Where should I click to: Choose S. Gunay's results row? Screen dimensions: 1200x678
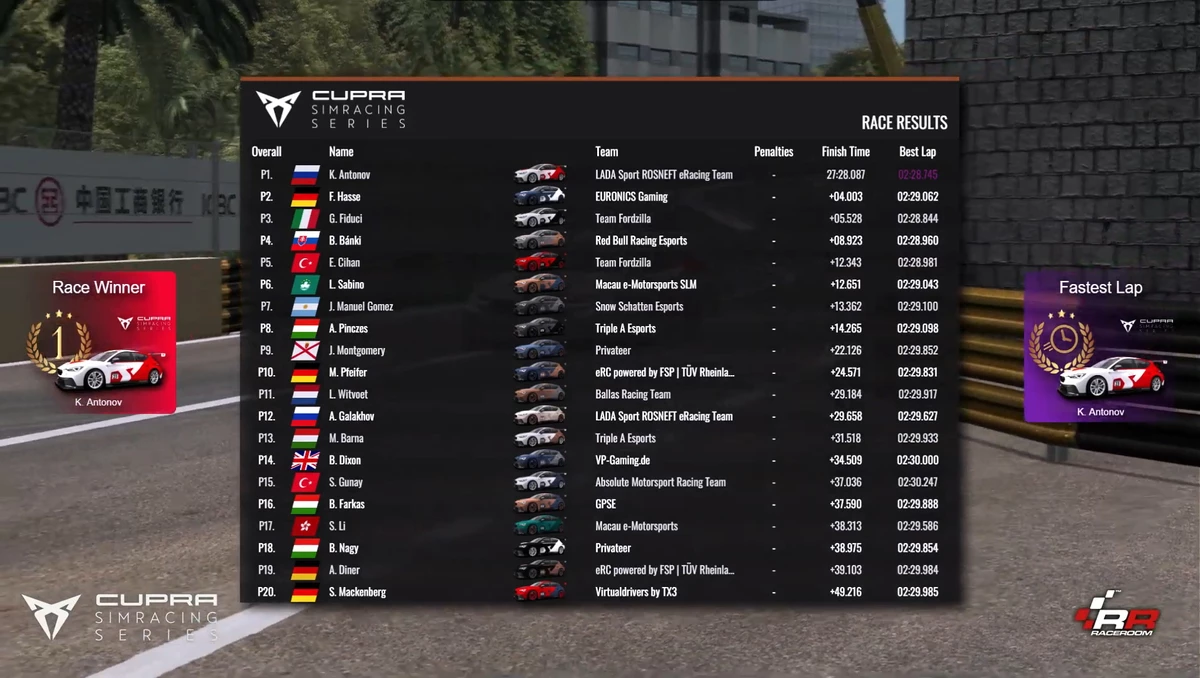tap(600, 483)
